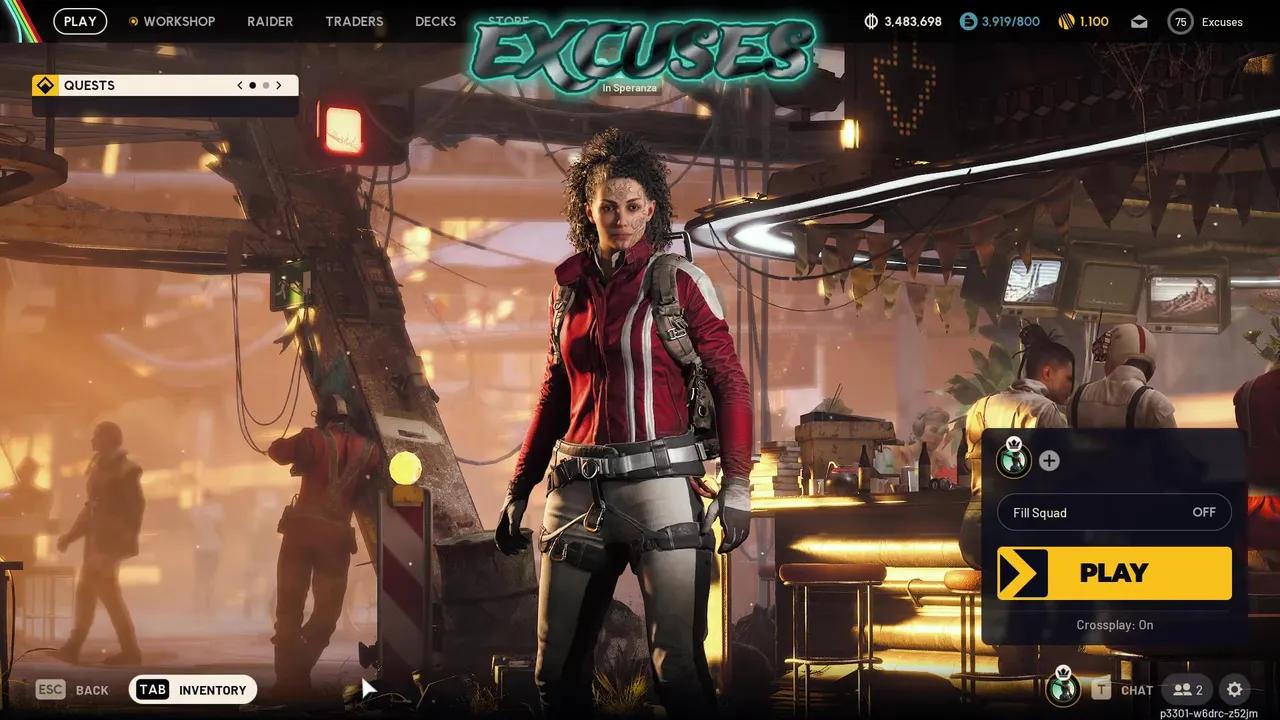The height and width of the screenshot is (720, 1280).
Task: Open the Workshop menu icon
Action: tap(133, 20)
